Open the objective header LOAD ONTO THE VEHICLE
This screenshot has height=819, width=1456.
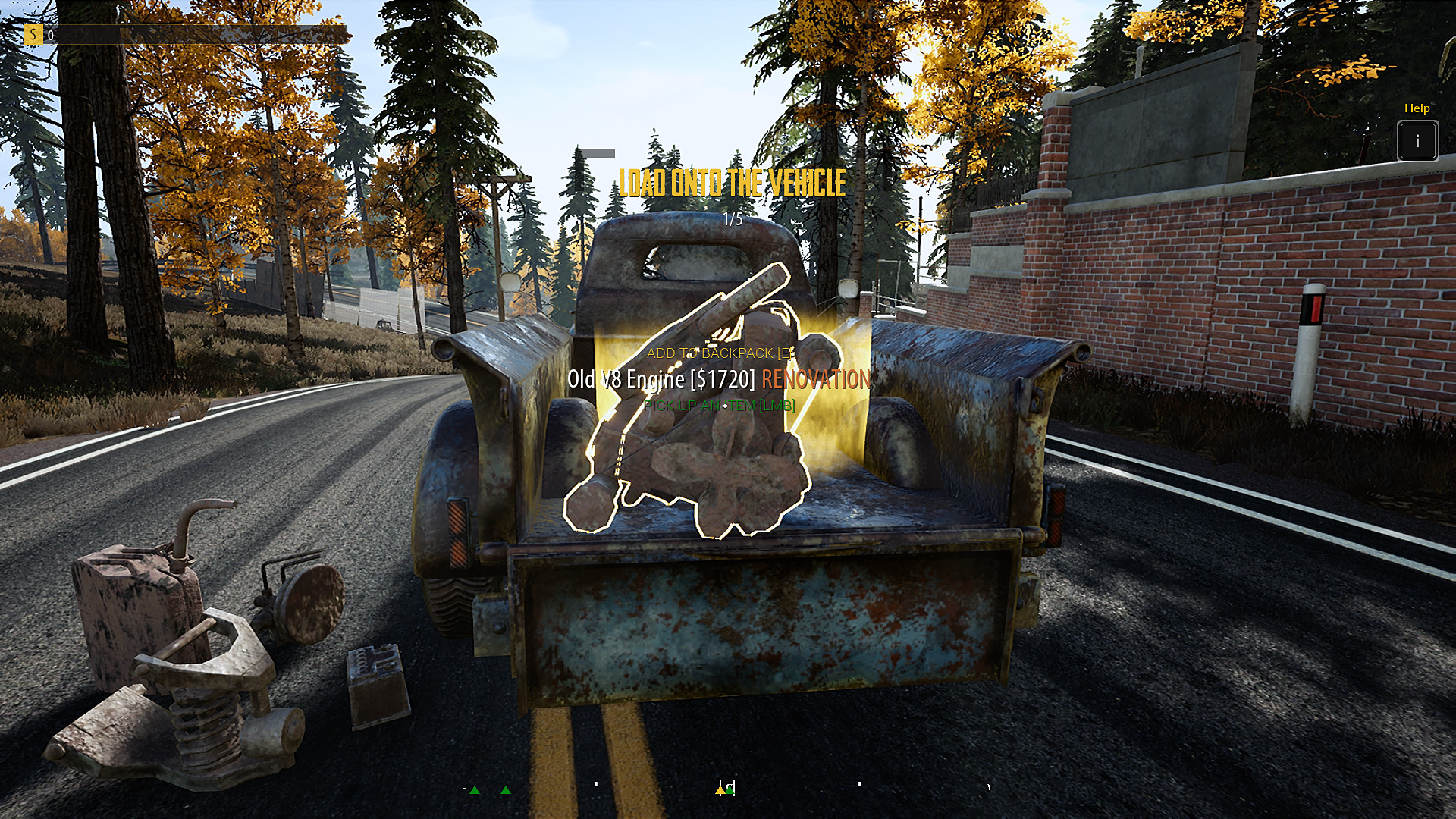point(731,182)
